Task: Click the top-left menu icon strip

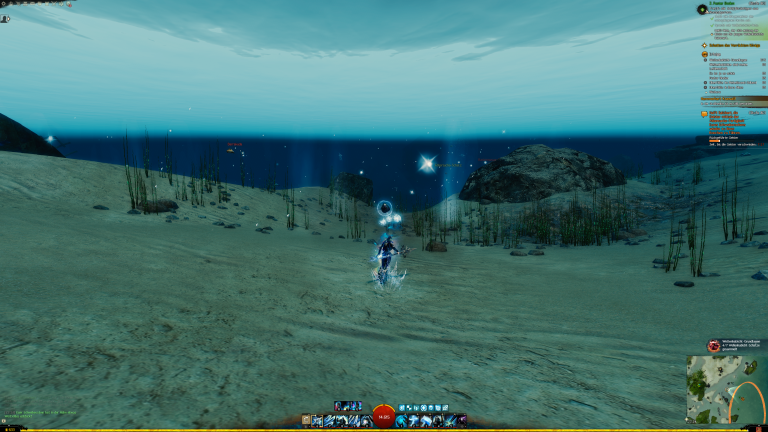Action: pos(37,4)
